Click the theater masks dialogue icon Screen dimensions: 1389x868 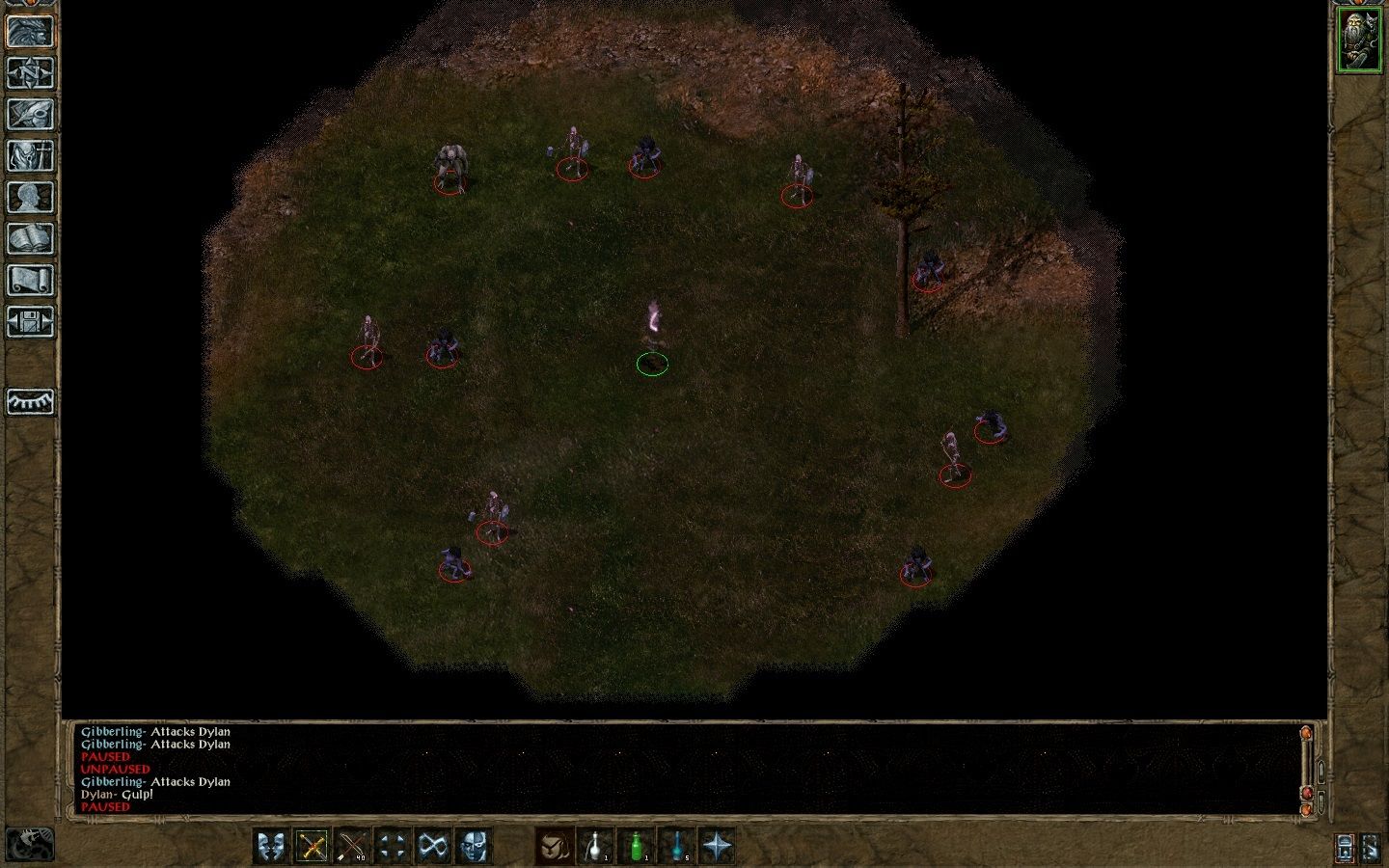pos(270,845)
